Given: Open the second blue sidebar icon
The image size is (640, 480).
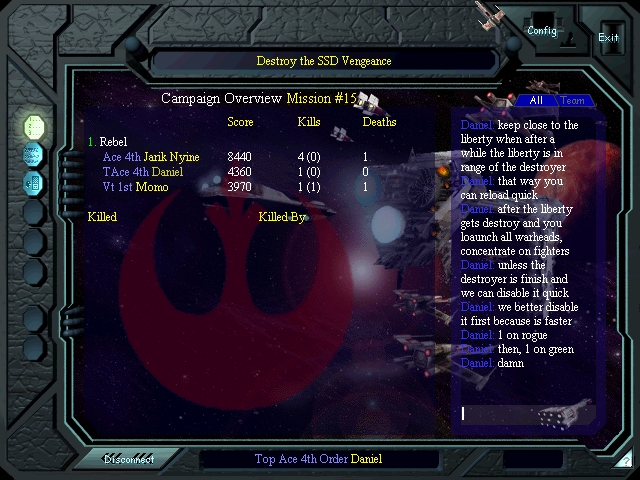Looking at the screenshot, I should 34,155.
